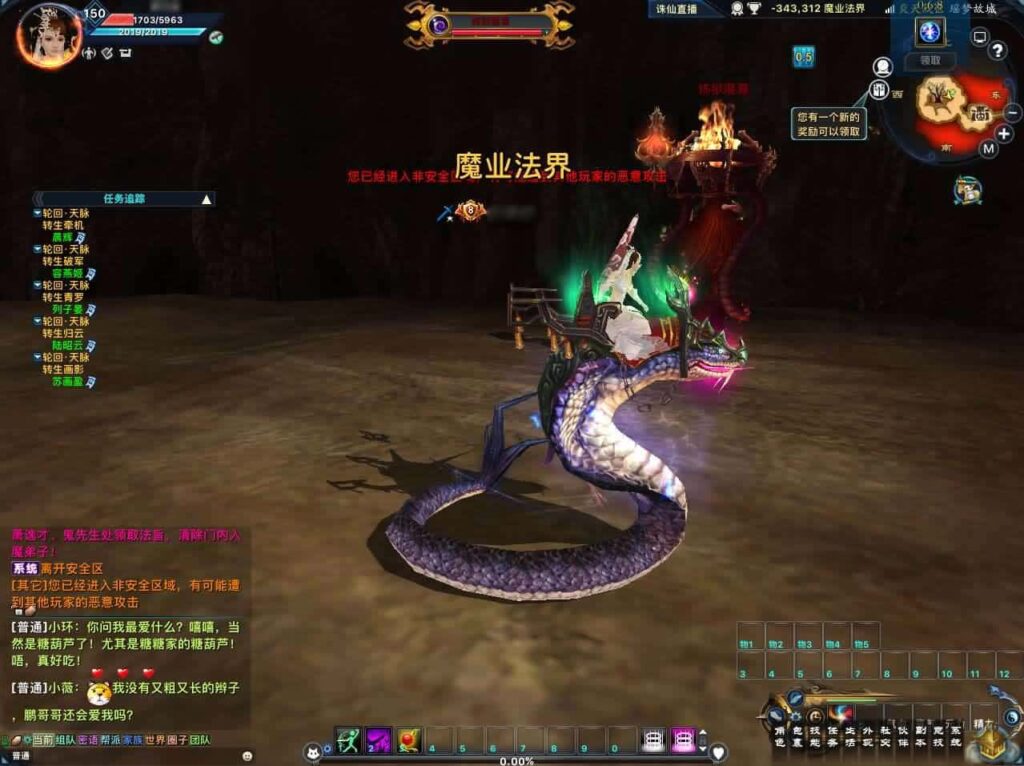Zoom in the minimap with plus button
The height and width of the screenshot is (766, 1024).
pos(1004,134)
